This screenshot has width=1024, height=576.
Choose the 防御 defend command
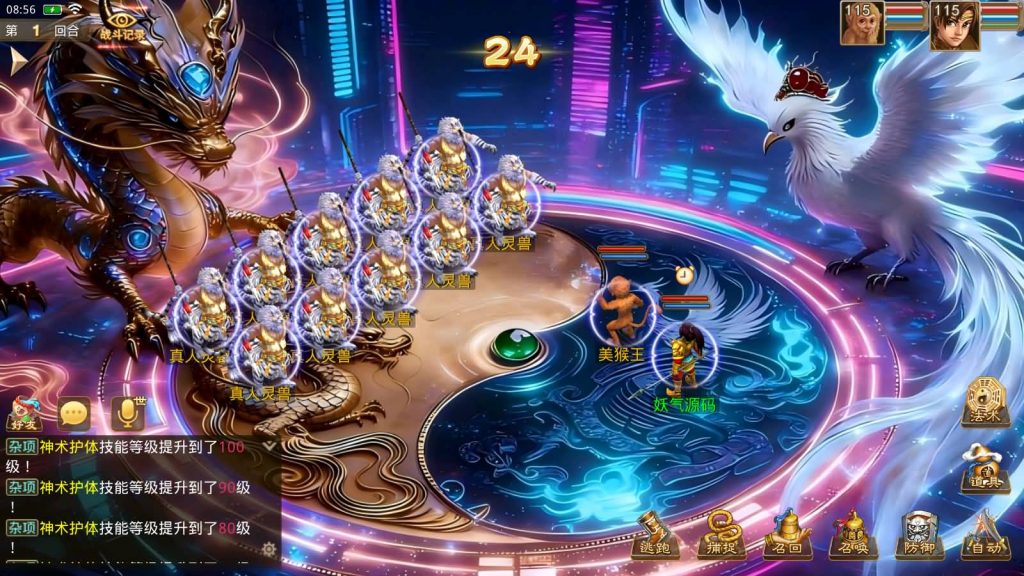tap(918, 533)
